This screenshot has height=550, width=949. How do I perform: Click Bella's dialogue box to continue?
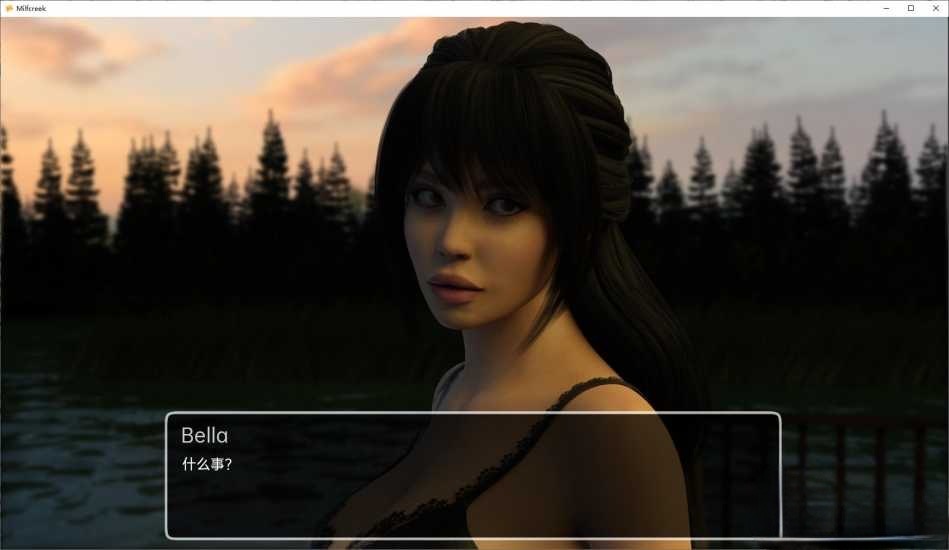(472, 475)
